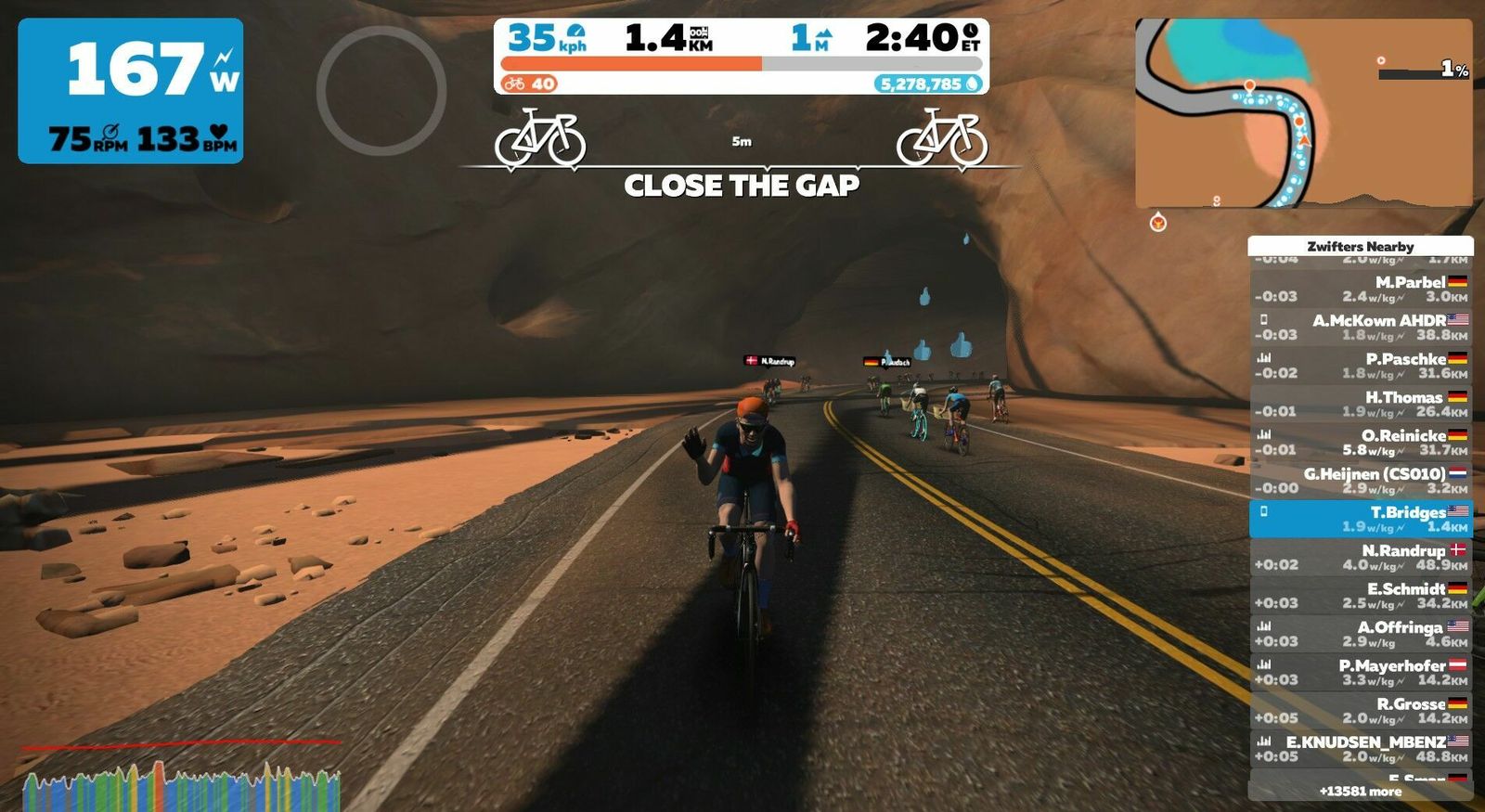Pick O.Reinicke in the rider list

(x=1360, y=442)
